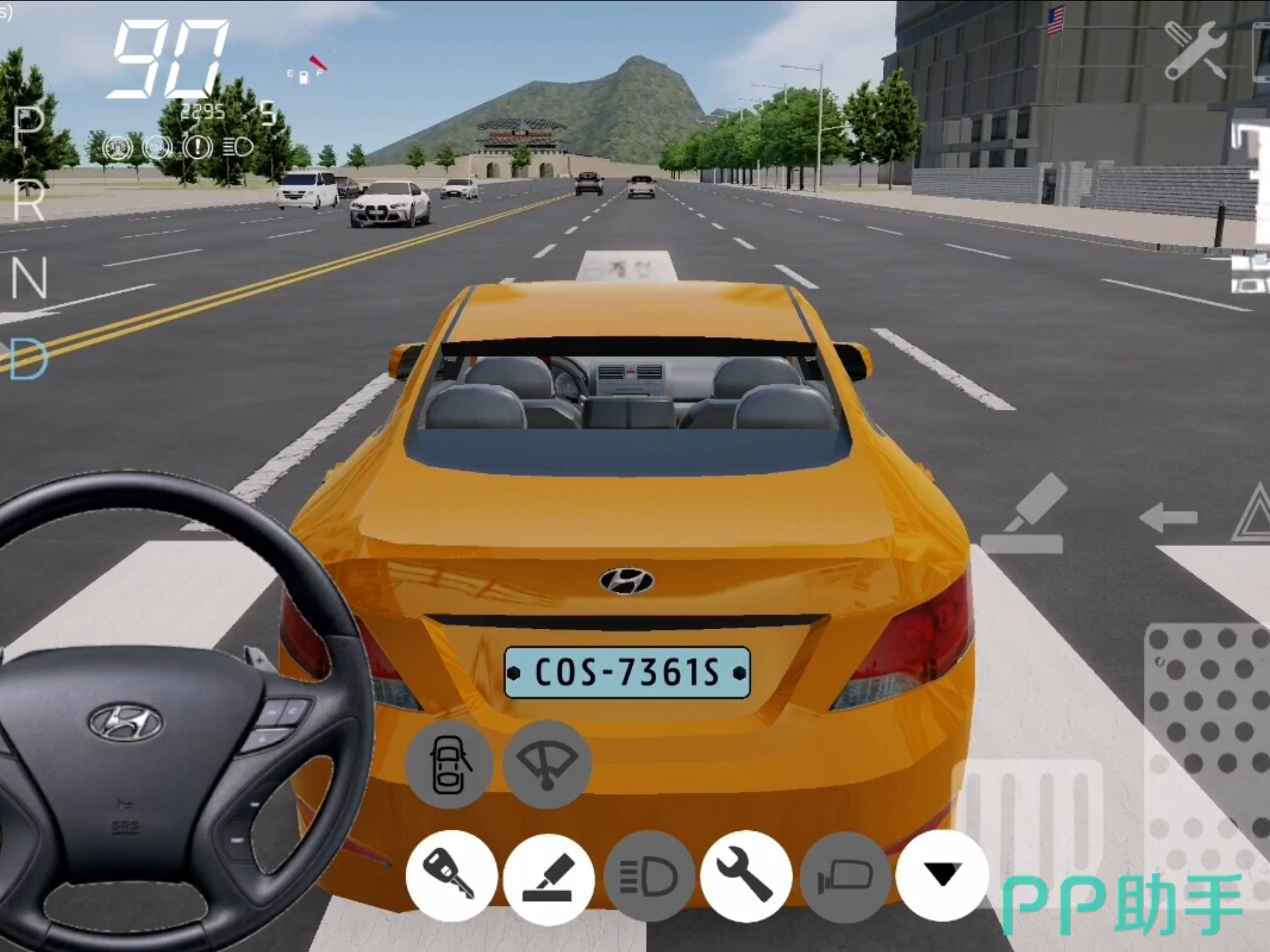Activate the left turn signal arrow
The width and height of the screenshot is (1270, 952).
[1168, 517]
